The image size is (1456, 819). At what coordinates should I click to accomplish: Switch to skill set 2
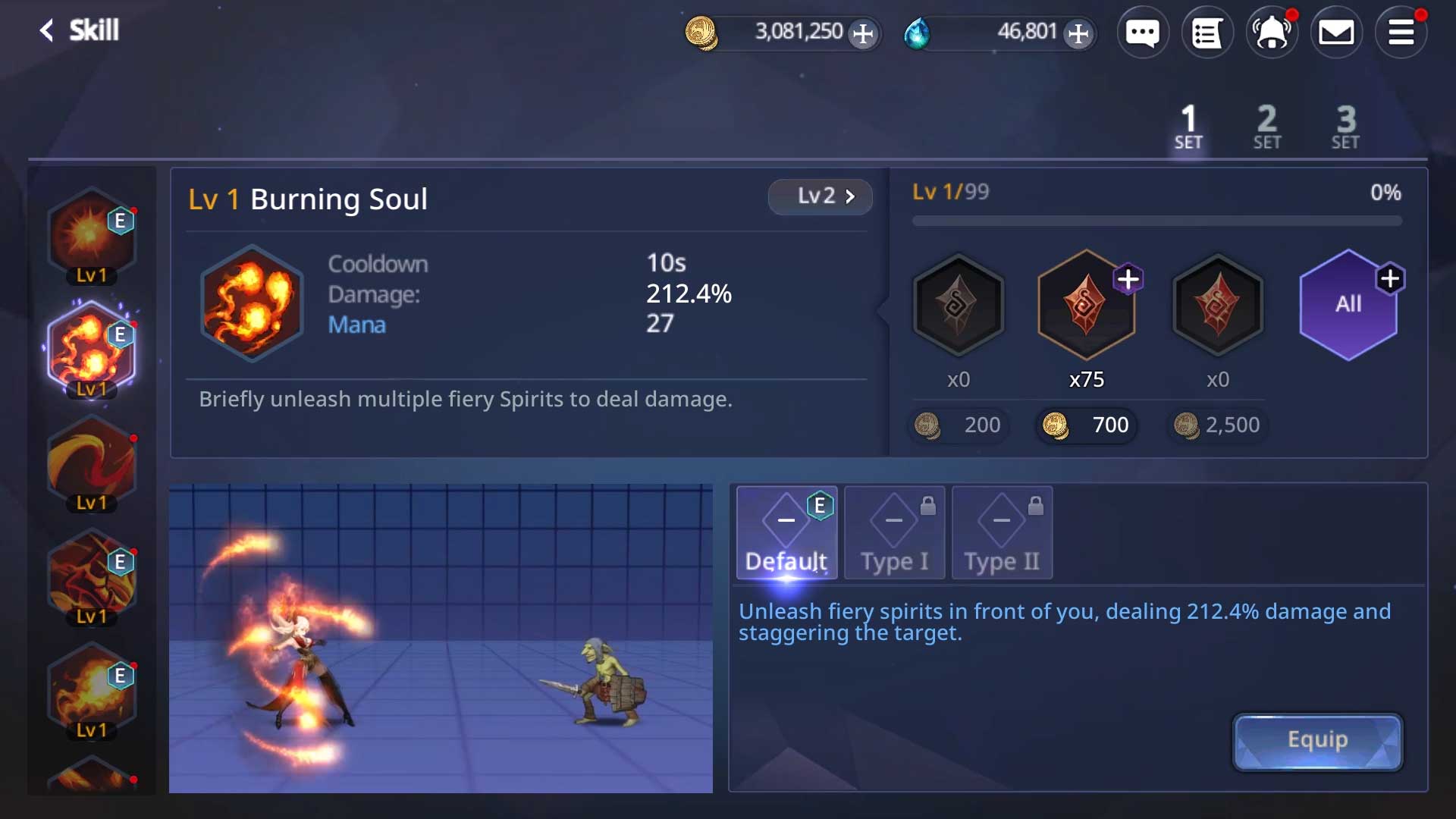point(1266,127)
